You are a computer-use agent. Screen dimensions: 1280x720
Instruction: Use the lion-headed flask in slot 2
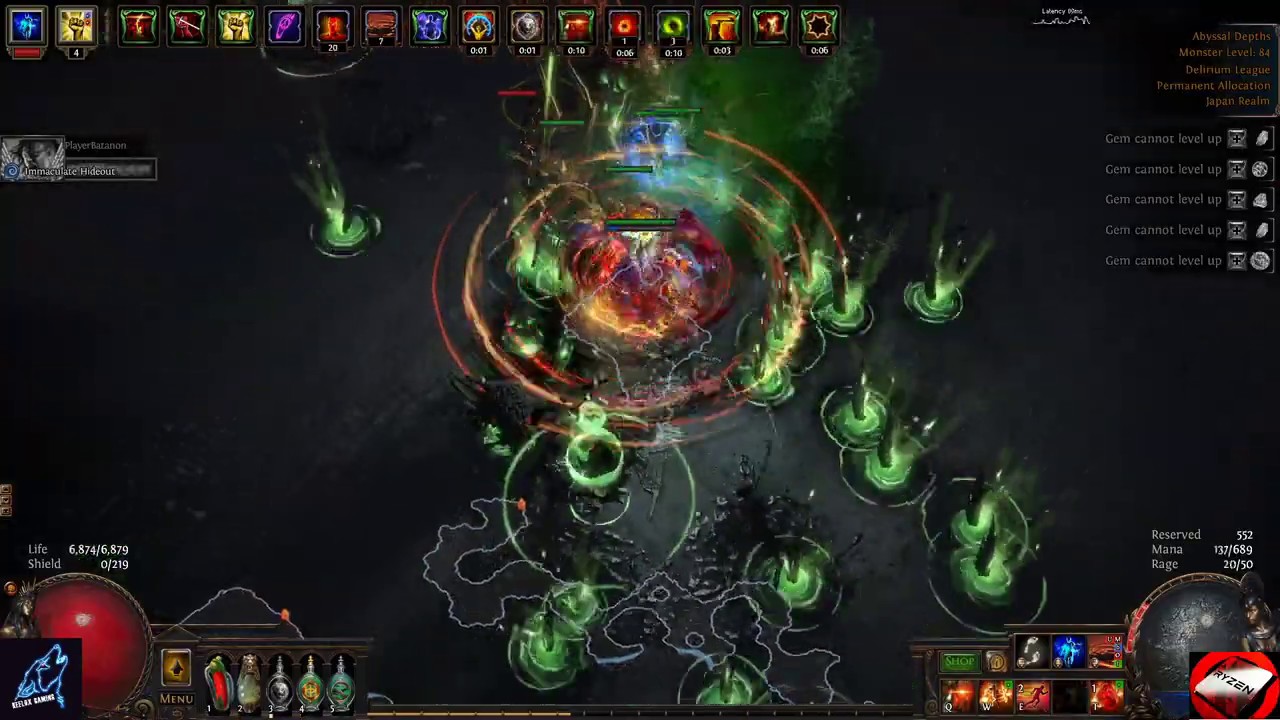coord(248,682)
